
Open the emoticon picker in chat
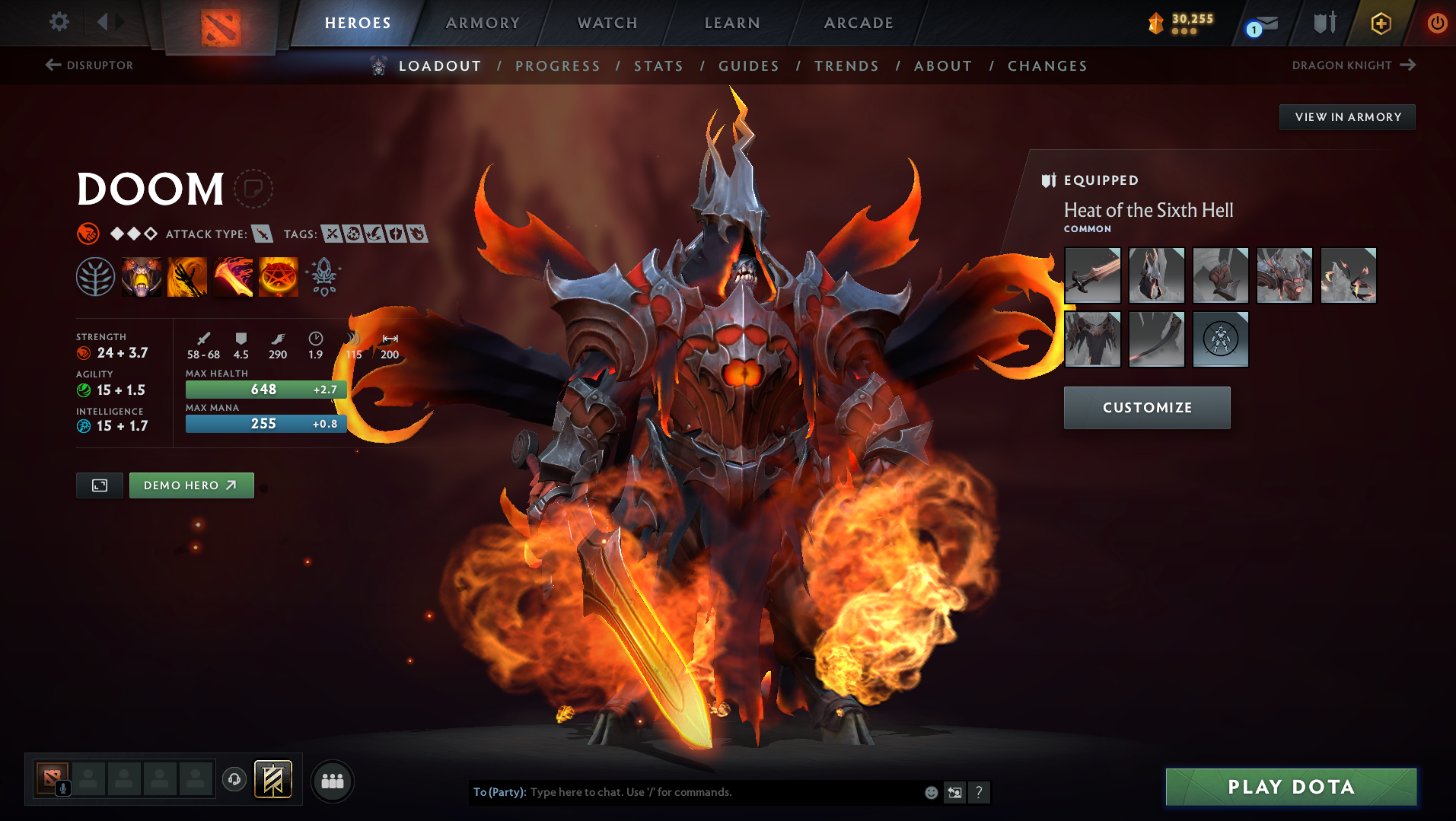931,792
